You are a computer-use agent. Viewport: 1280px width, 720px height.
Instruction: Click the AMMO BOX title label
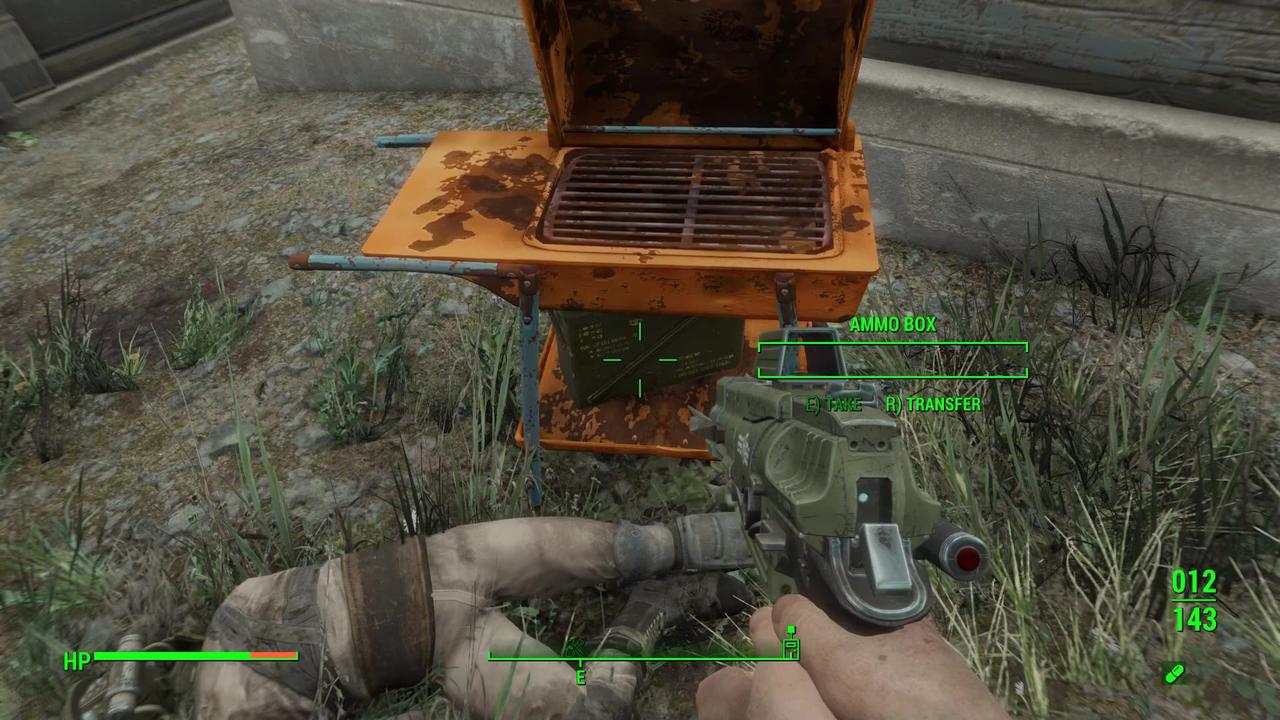coord(893,324)
